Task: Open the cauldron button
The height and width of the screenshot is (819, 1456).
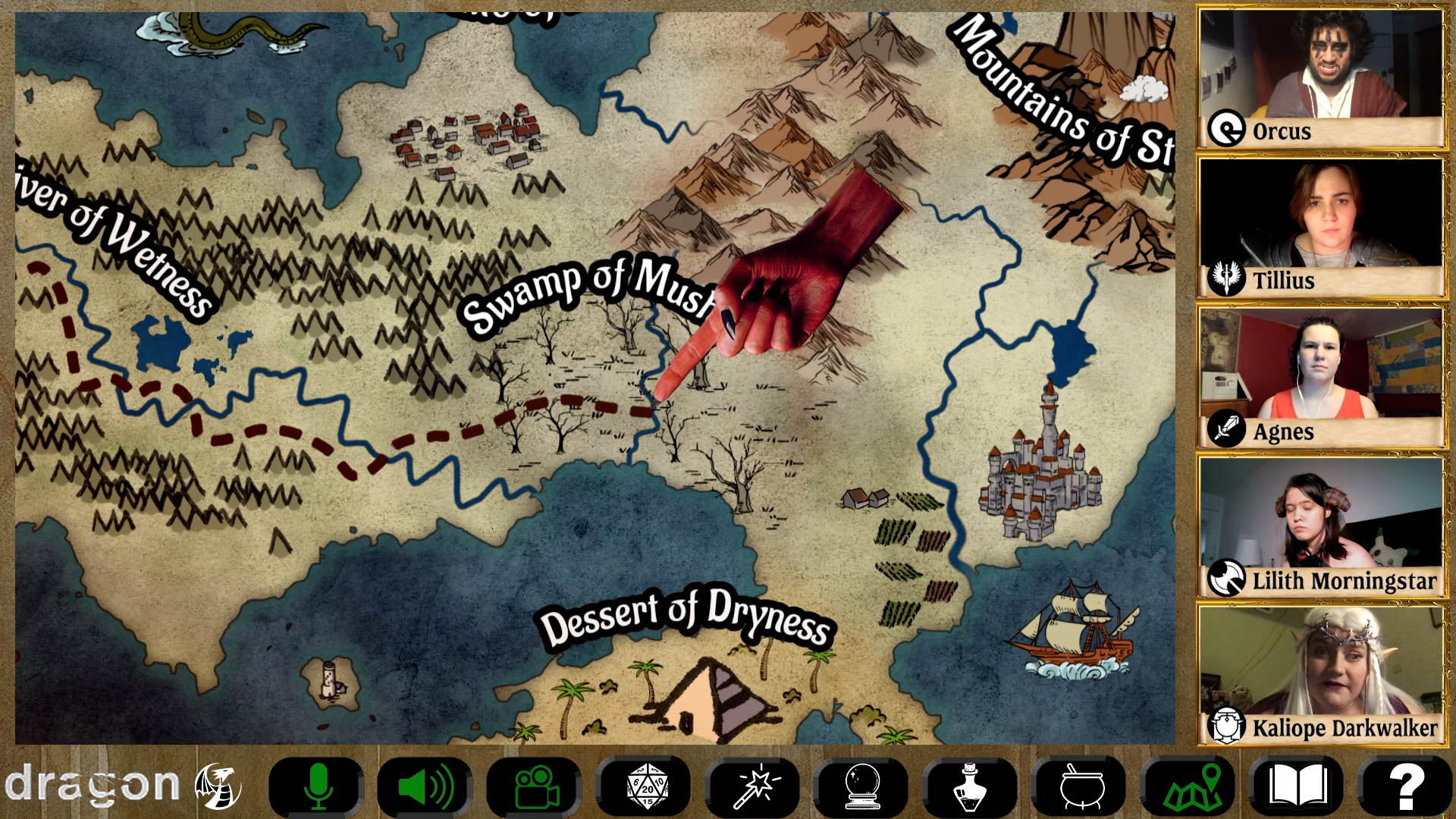Action: (x=1081, y=786)
